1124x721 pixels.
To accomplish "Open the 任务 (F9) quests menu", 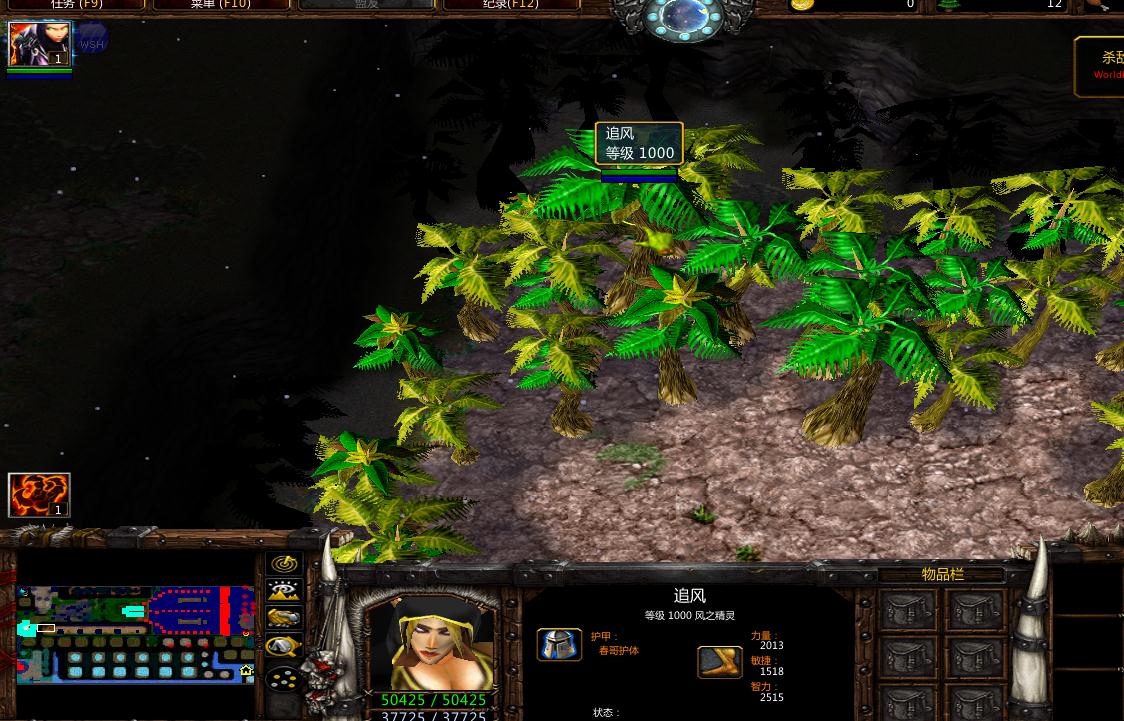I will [77, 4].
